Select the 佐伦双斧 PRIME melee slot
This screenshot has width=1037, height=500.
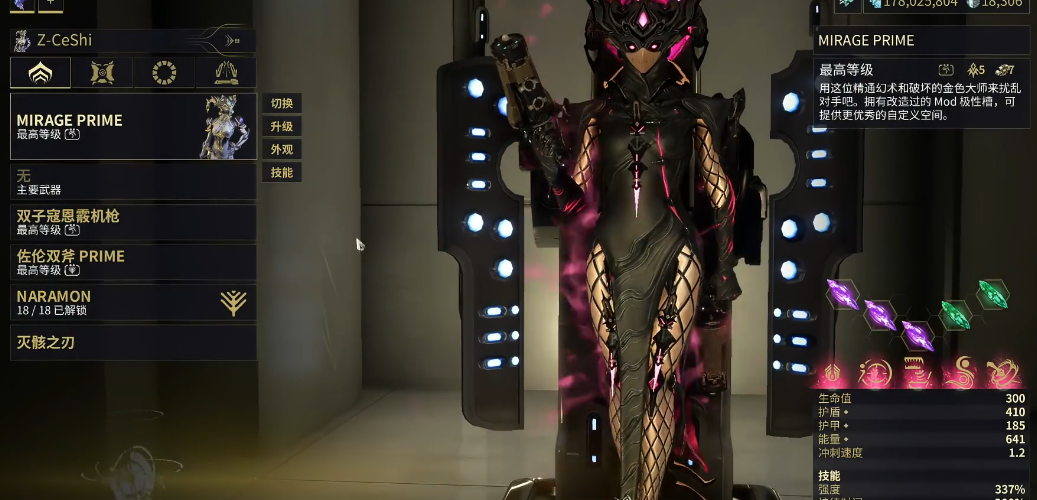pyautogui.click(x=133, y=262)
